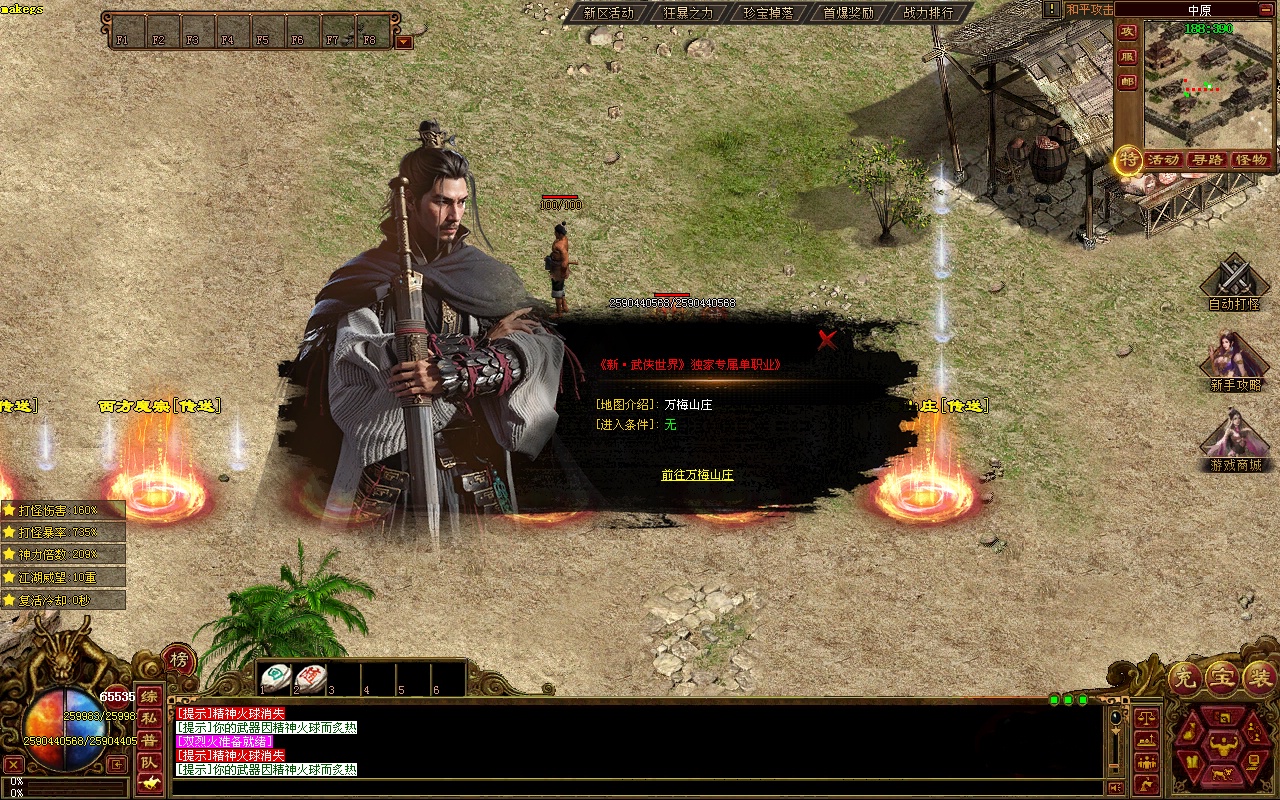Open the 活动 button under the minimap

(1163, 160)
